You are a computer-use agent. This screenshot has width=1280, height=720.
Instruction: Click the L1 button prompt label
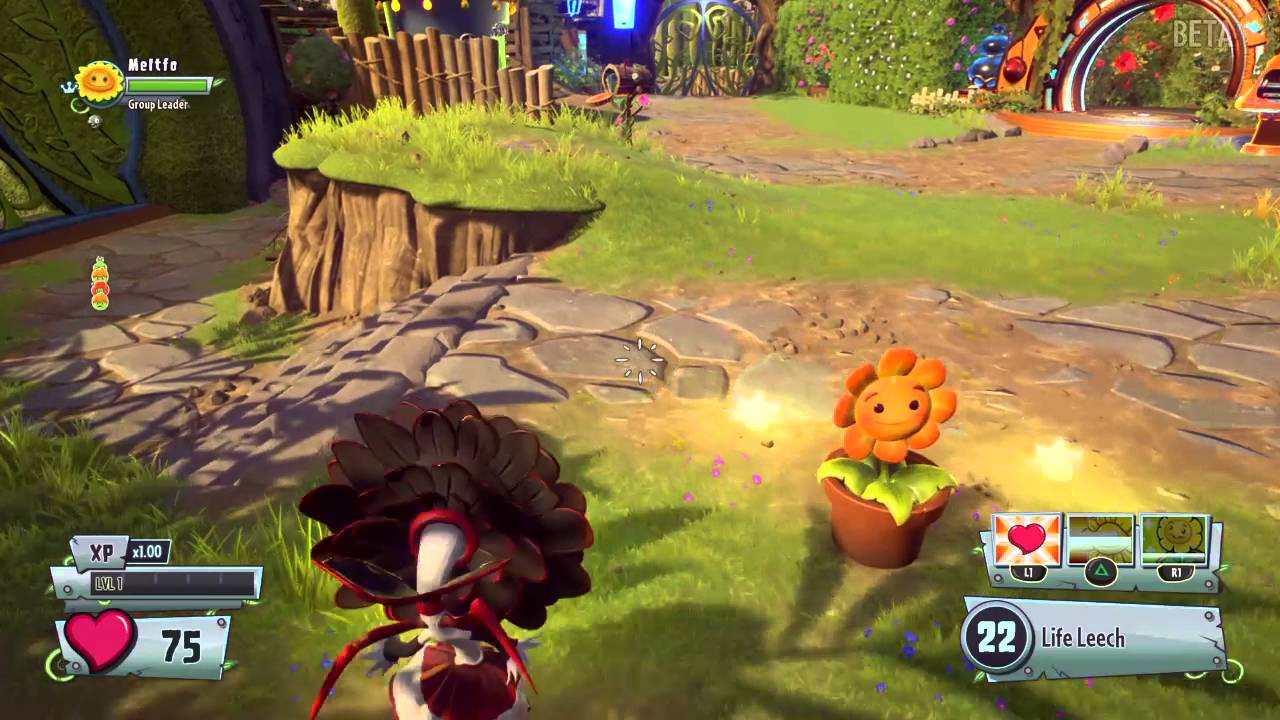[1028, 572]
